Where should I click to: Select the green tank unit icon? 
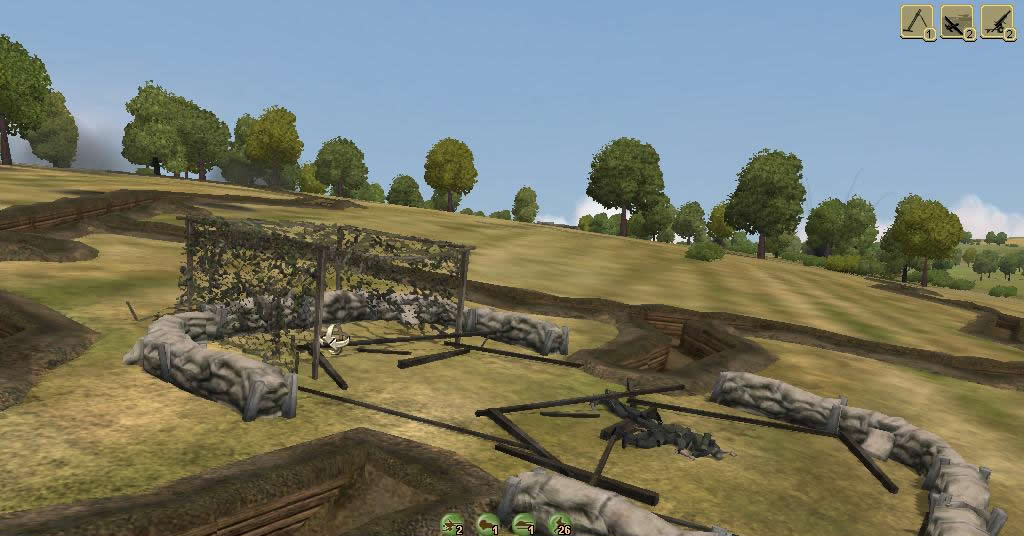pyautogui.click(x=522, y=523)
